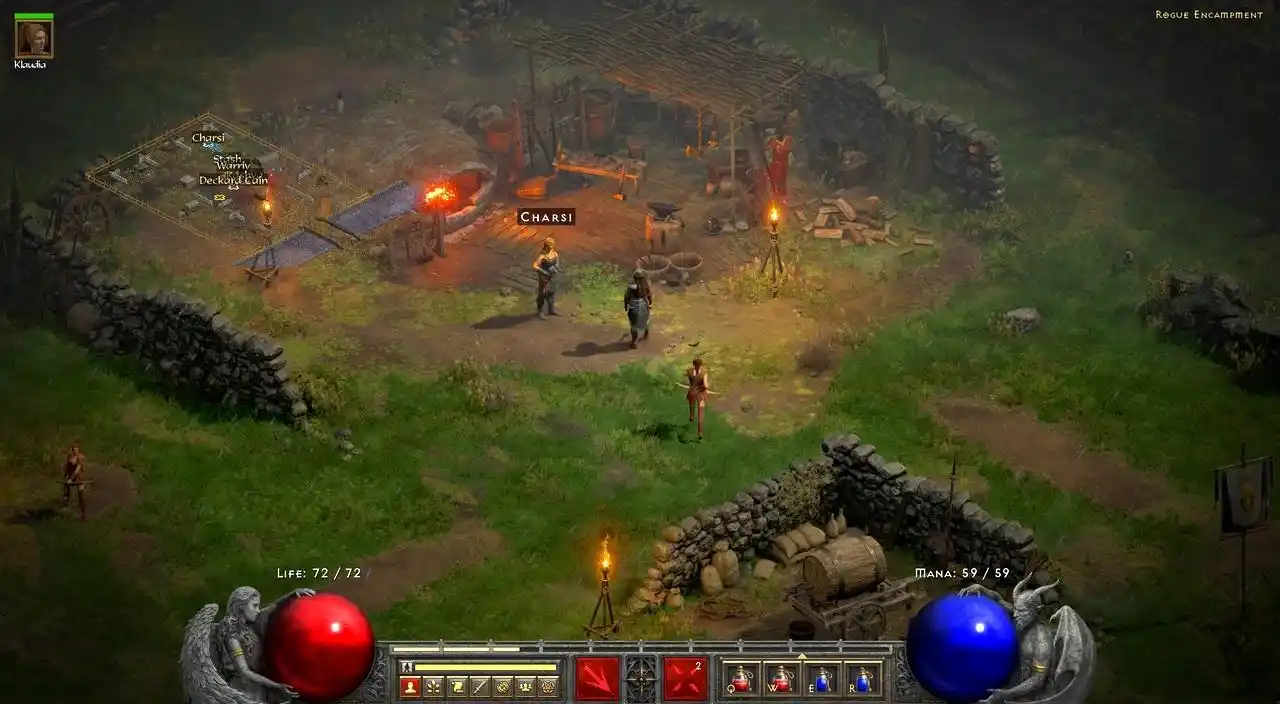The width and height of the screenshot is (1280, 704).
Task: Open the skill tree button
Action: pos(433,686)
